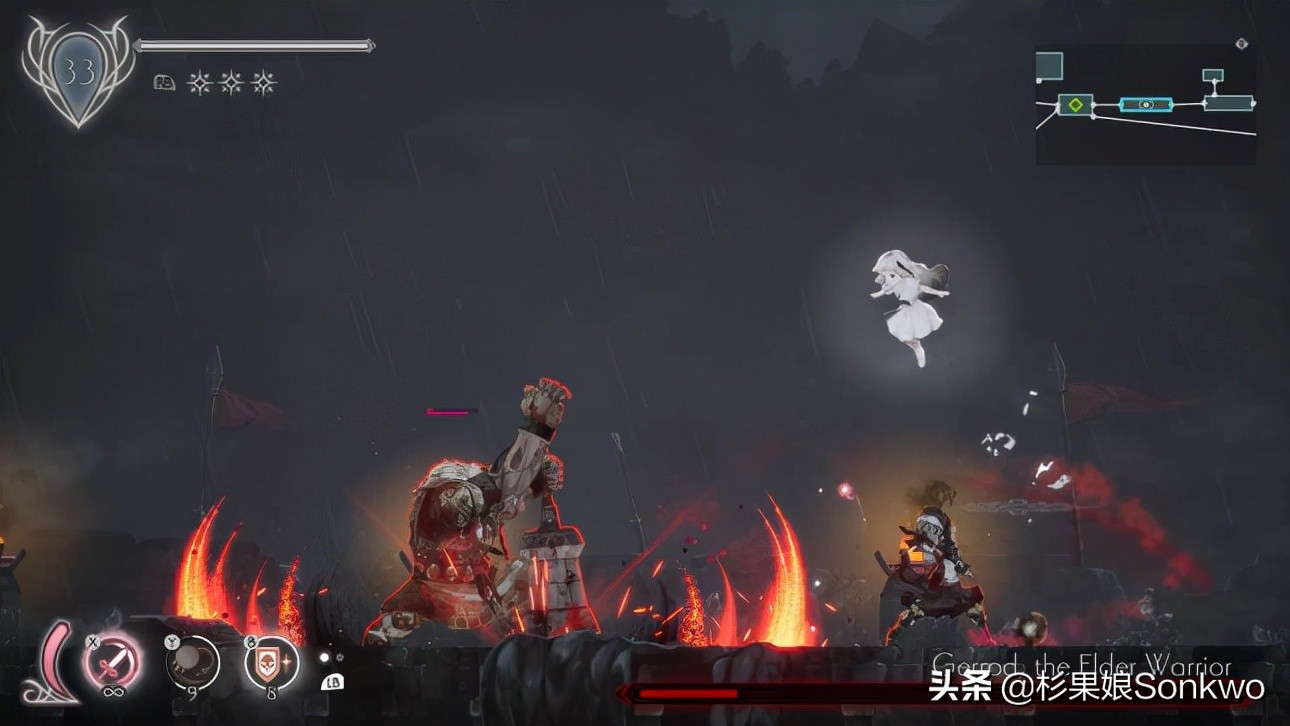Click the level 33 crest emblem
The width and height of the screenshot is (1290, 726).
coord(78,68)
